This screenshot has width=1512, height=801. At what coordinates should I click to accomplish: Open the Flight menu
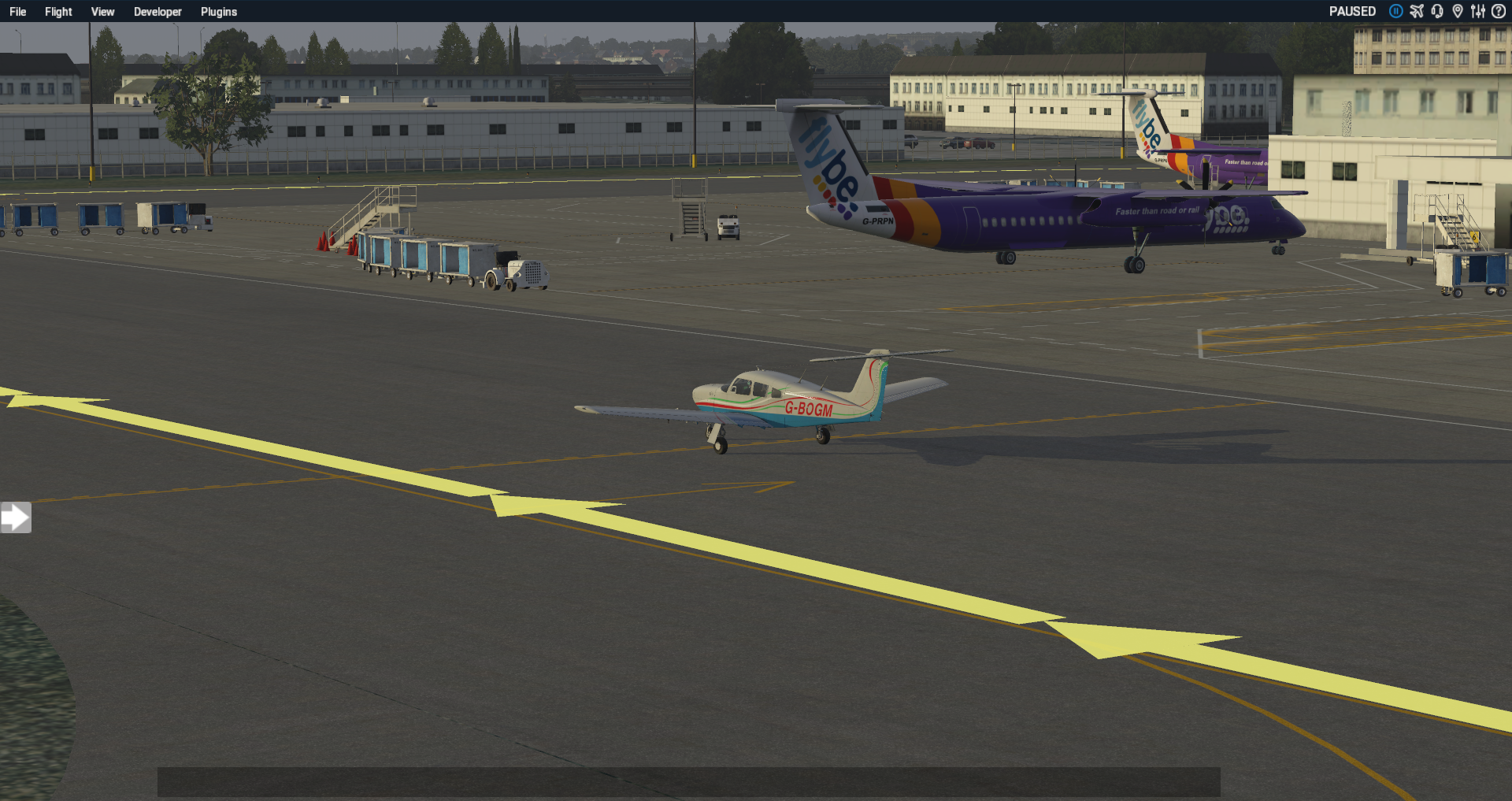pos(57,11)
